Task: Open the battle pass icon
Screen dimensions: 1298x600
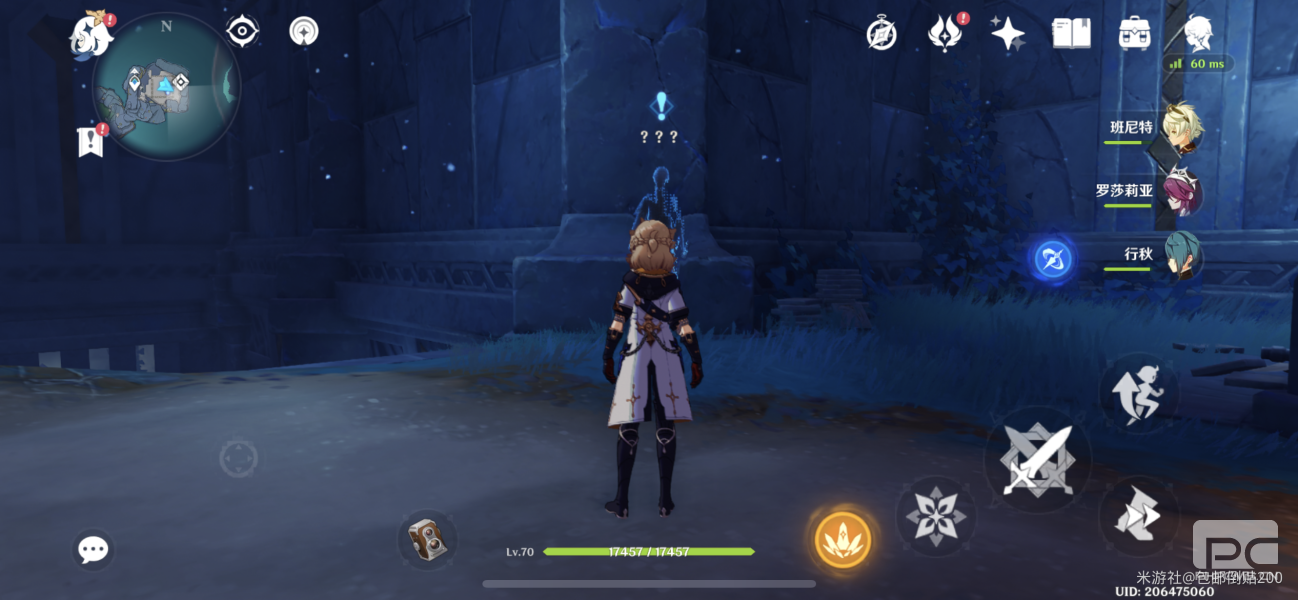Action: click(943, 34)
